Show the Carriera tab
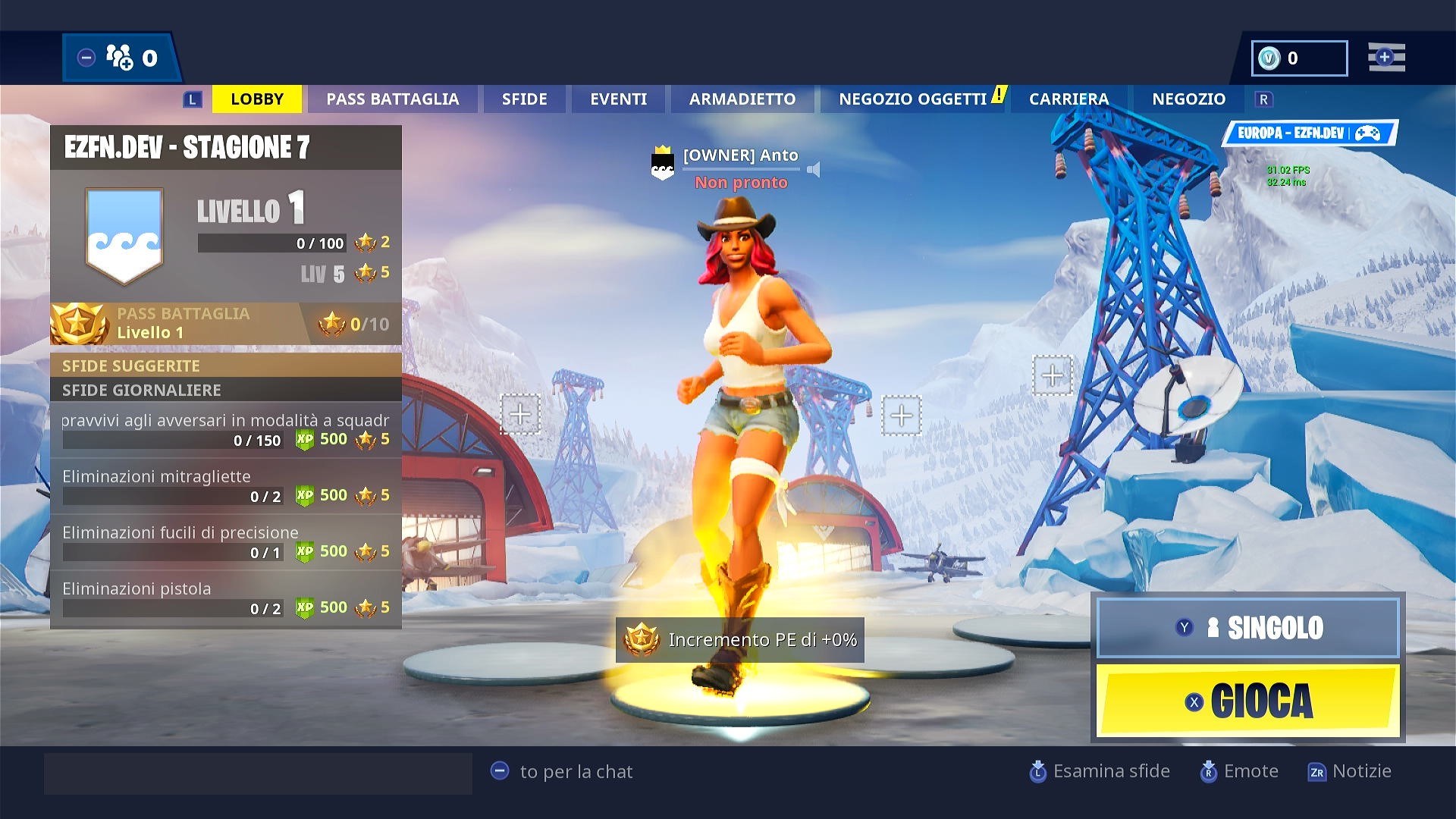1456x819 pixels. (x=1068, y=99)
